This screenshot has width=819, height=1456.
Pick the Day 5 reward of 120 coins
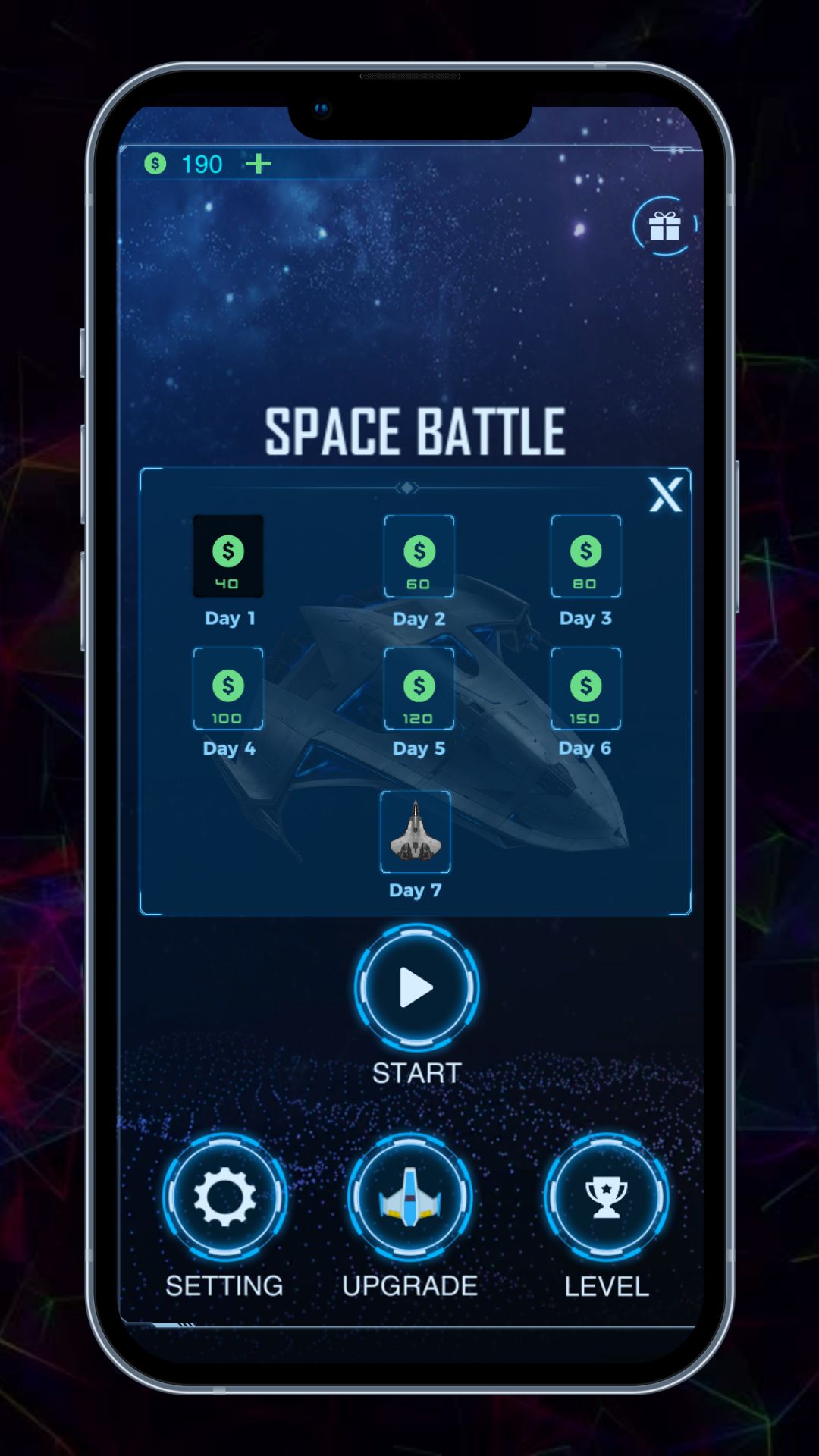coord(419,689)
